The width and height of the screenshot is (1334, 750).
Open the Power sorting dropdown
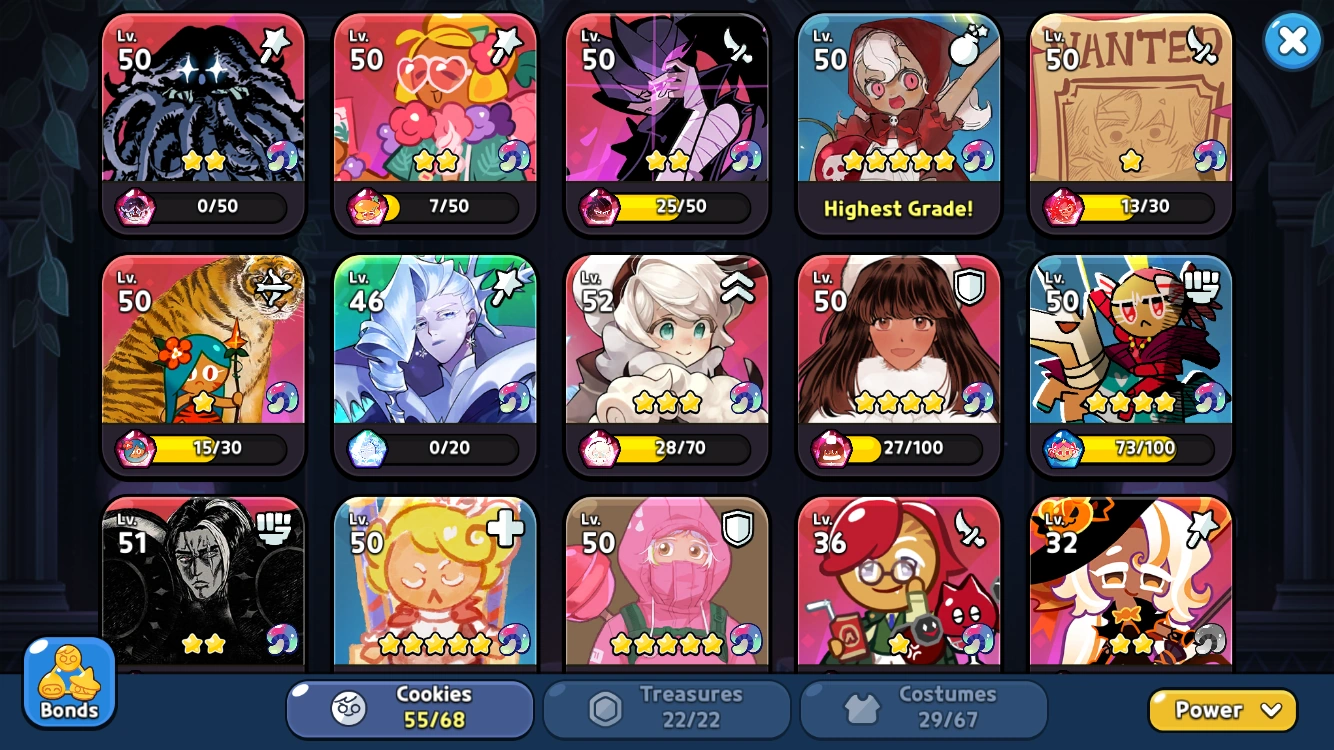click(1222, 710)
